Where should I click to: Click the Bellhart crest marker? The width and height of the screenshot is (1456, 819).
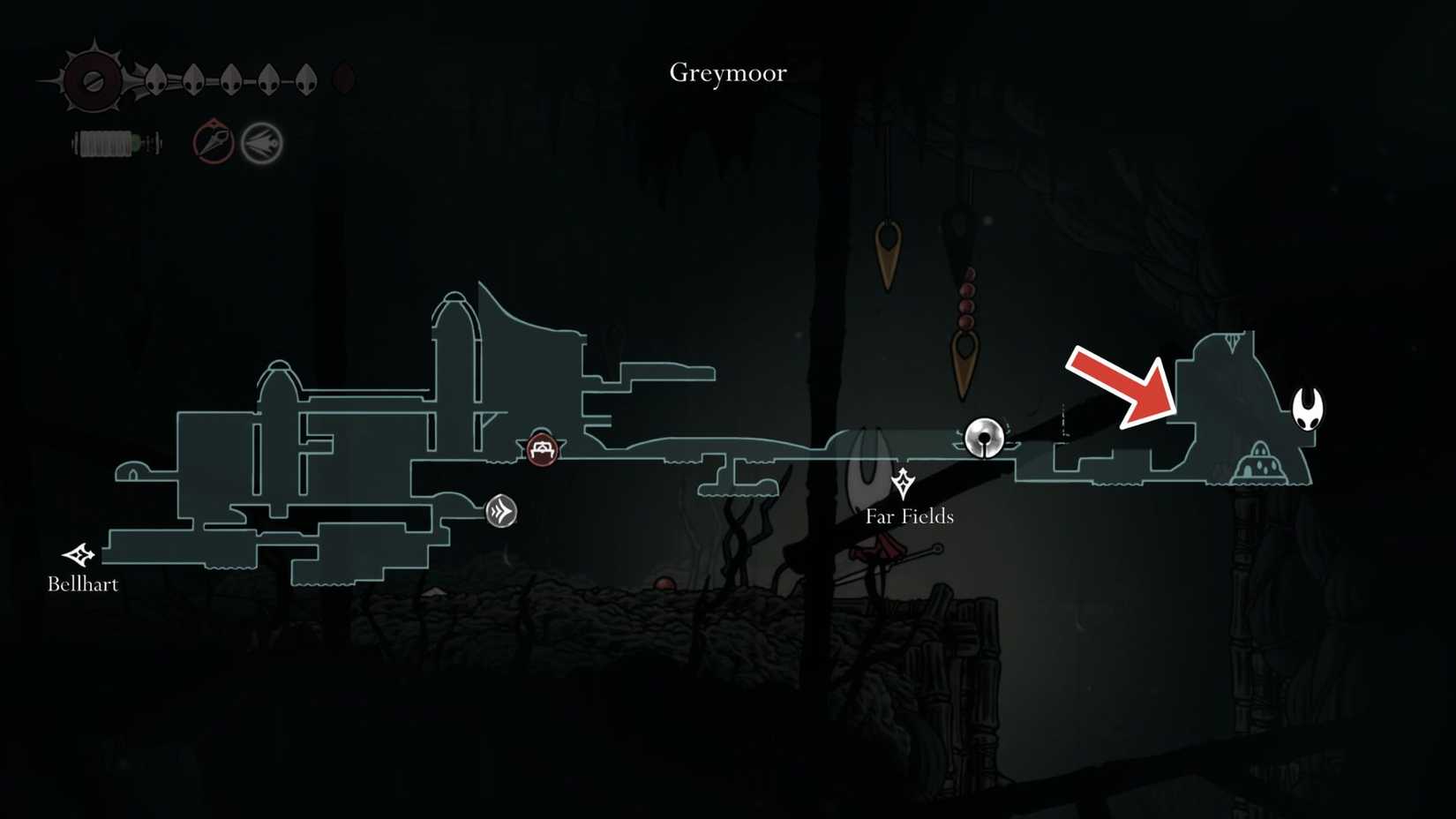click(78, 554)
